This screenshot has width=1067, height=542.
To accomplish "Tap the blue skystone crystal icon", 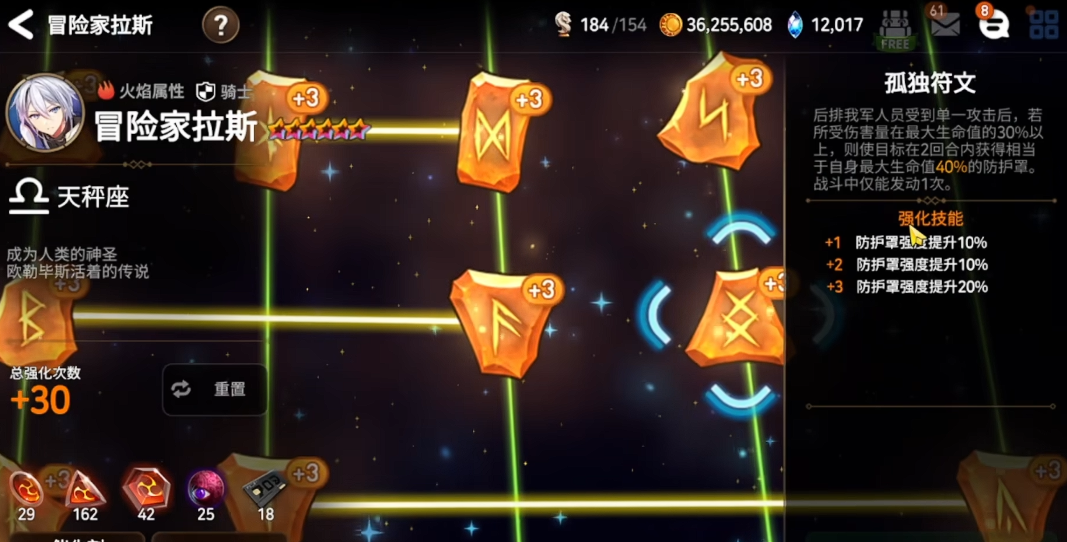I will click(795, 24).
